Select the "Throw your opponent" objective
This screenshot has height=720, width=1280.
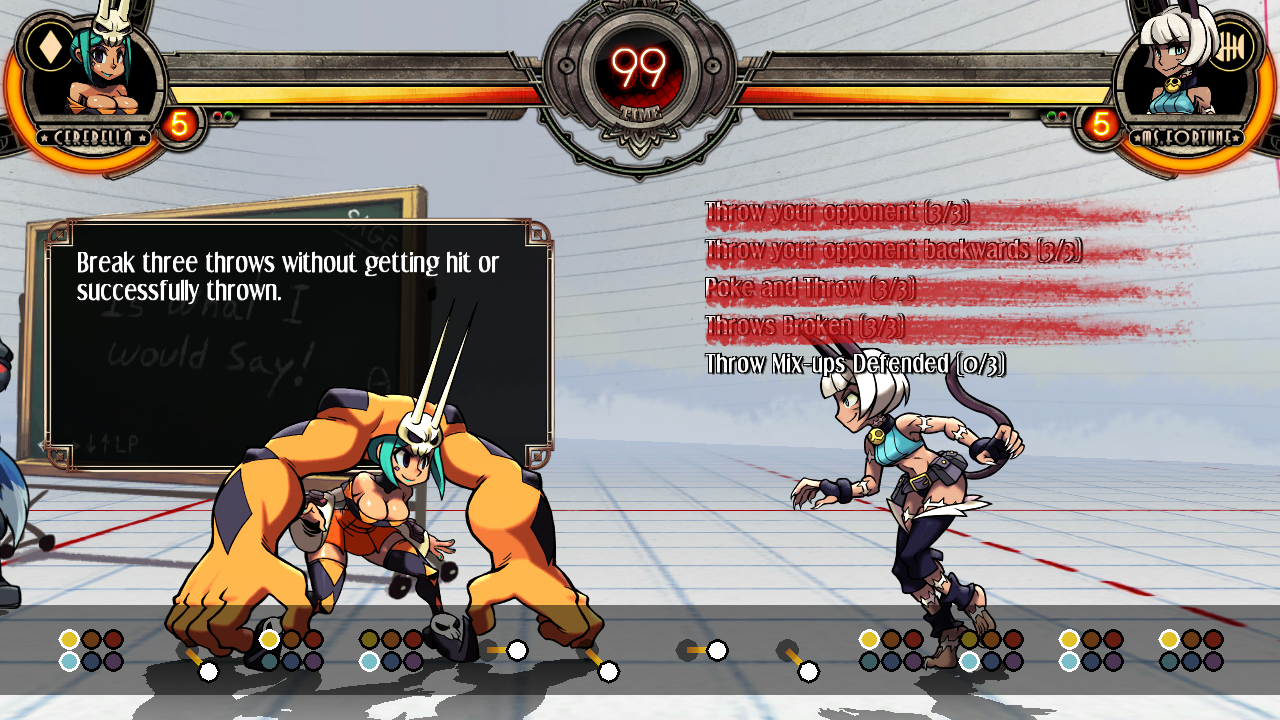(x=837, y=212)
